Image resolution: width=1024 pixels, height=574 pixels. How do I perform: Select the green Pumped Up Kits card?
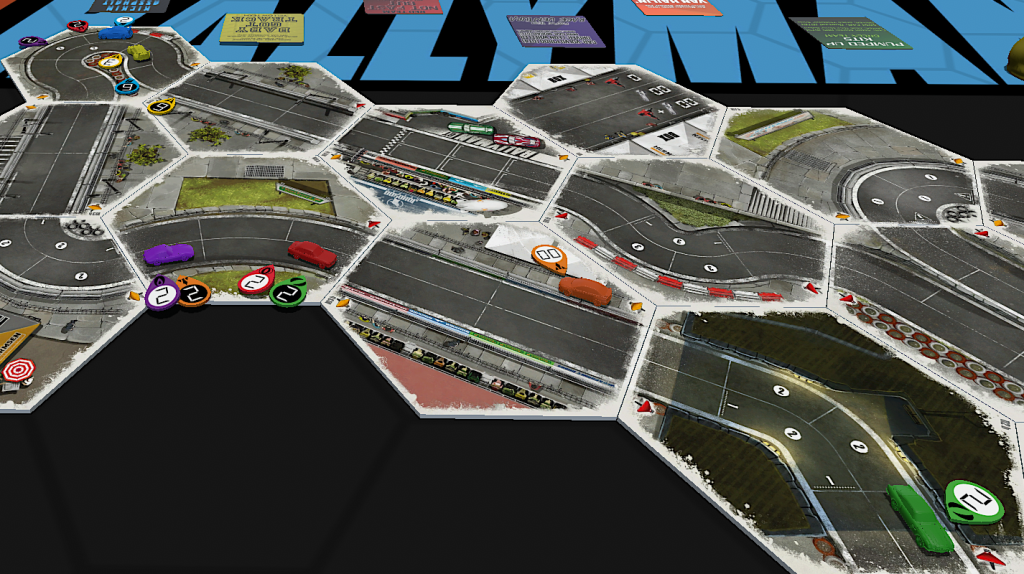pyautogui.click(x=850, y=31)
